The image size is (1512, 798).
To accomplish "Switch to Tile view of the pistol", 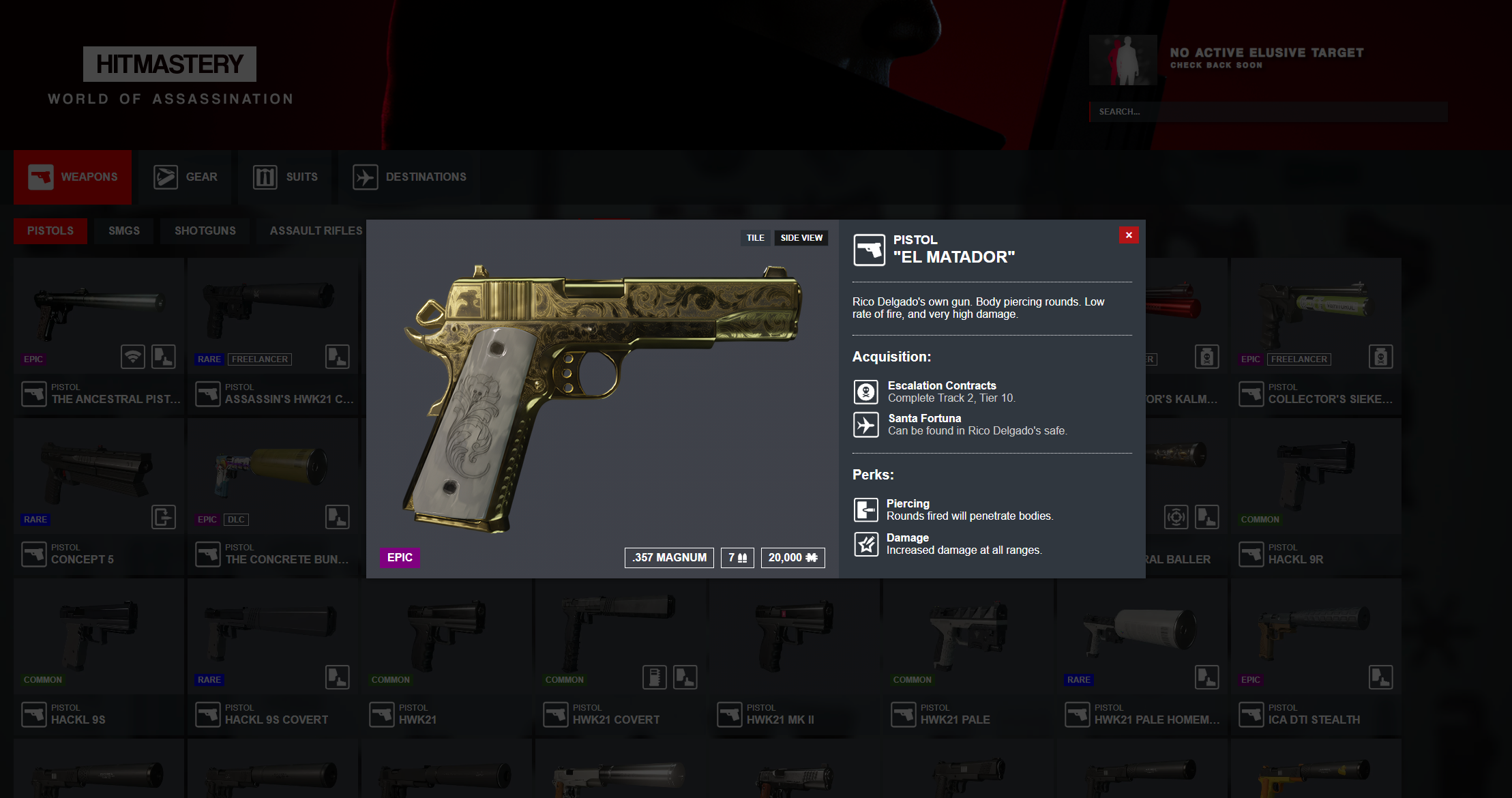I will point(755,238).
